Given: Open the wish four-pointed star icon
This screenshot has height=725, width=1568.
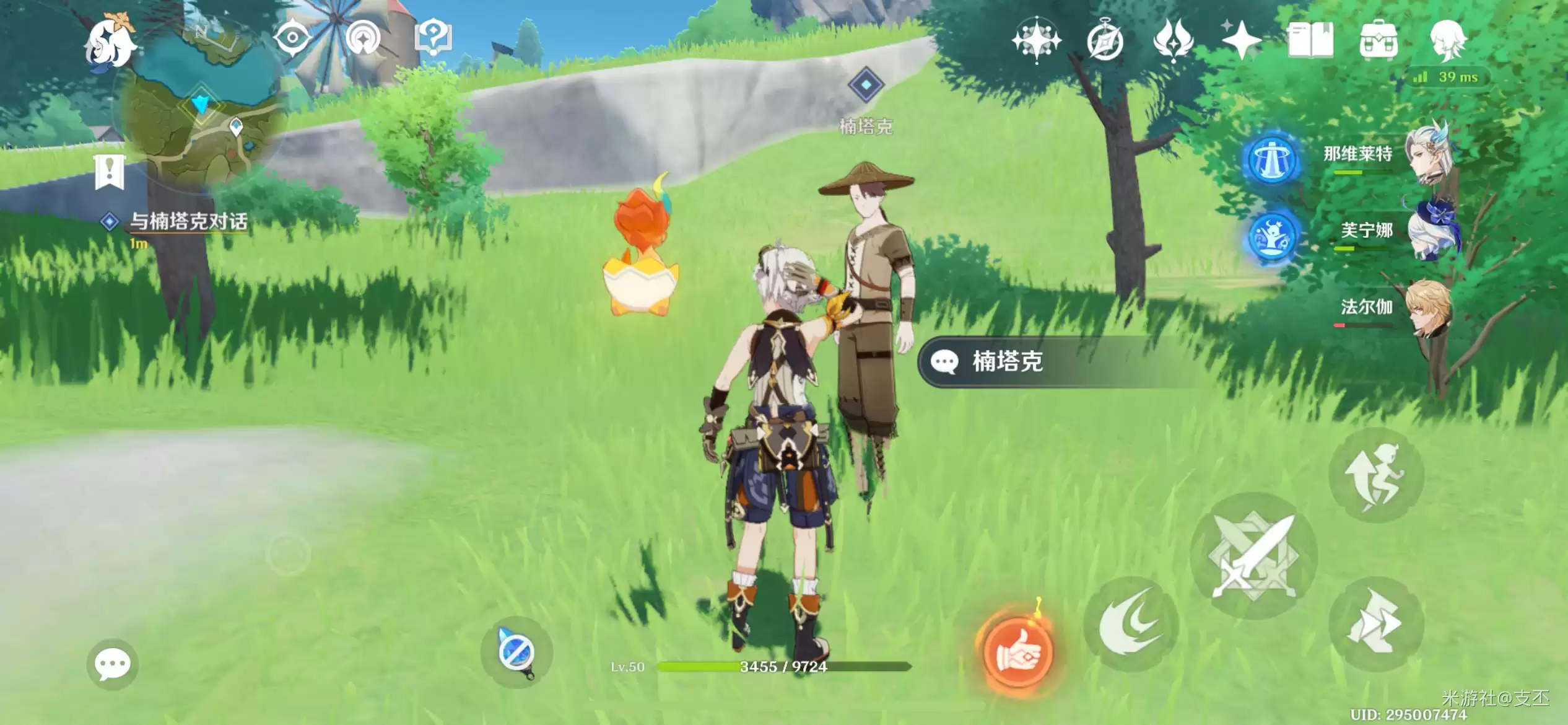Looking at the screenshot, I should (1036, 41).
